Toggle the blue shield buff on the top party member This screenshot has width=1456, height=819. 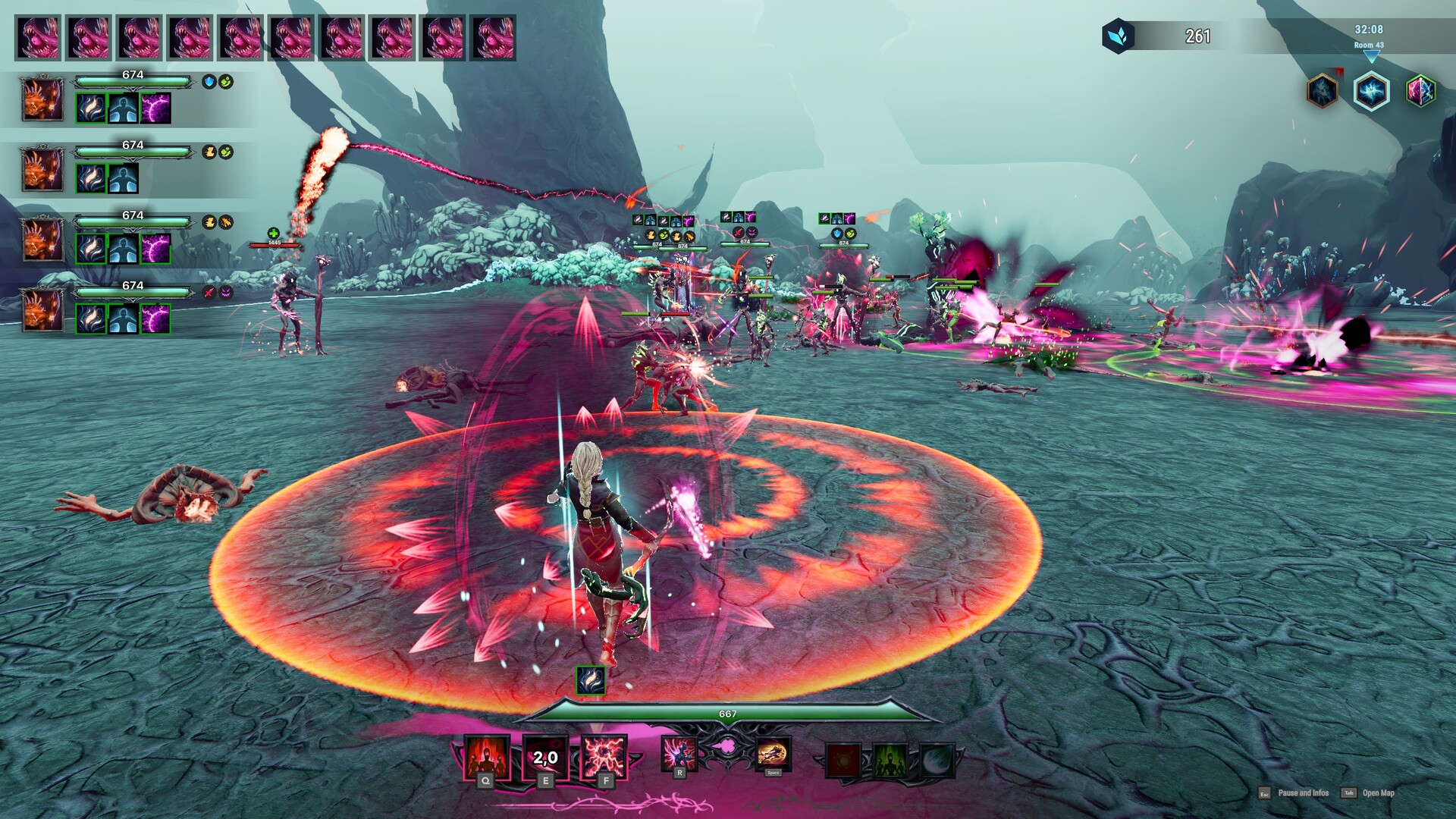(207, 81)
